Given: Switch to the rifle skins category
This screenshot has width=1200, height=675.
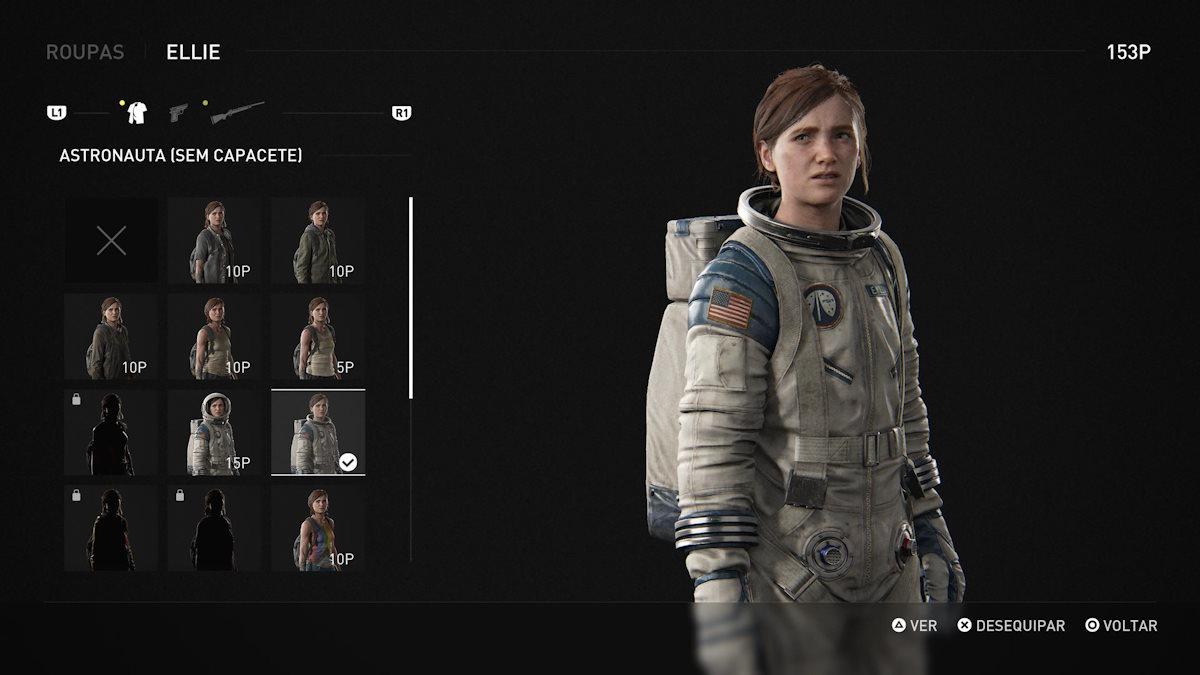Looking at the screenshot, I should (237, 112).
